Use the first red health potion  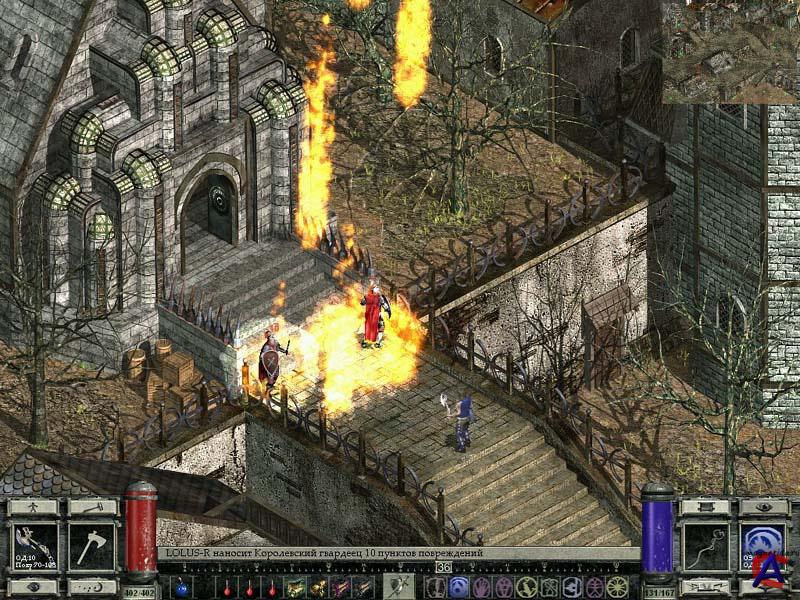[x=226, y=587]
